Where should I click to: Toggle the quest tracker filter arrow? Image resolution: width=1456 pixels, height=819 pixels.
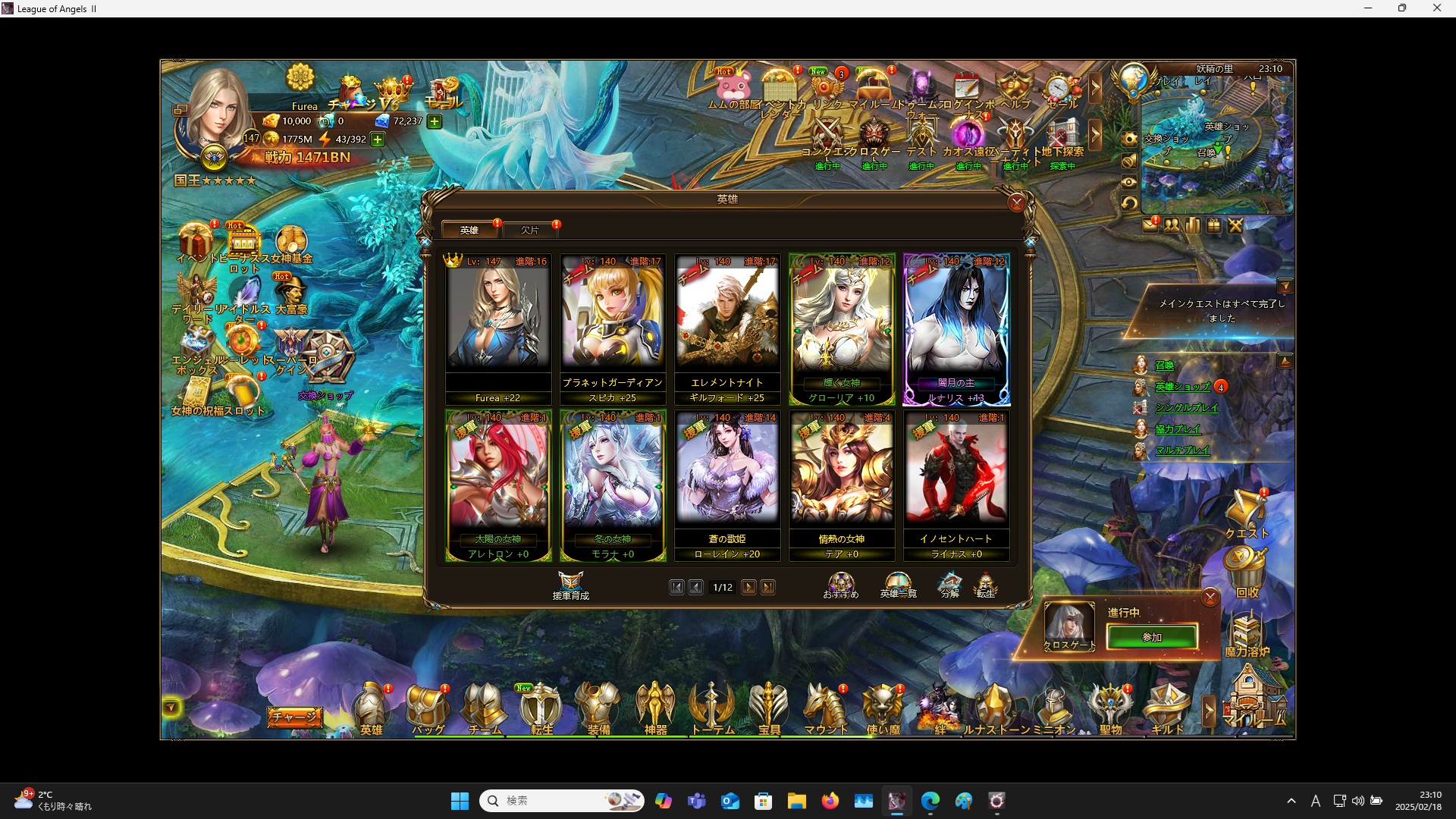click(x=1287, y=286)
